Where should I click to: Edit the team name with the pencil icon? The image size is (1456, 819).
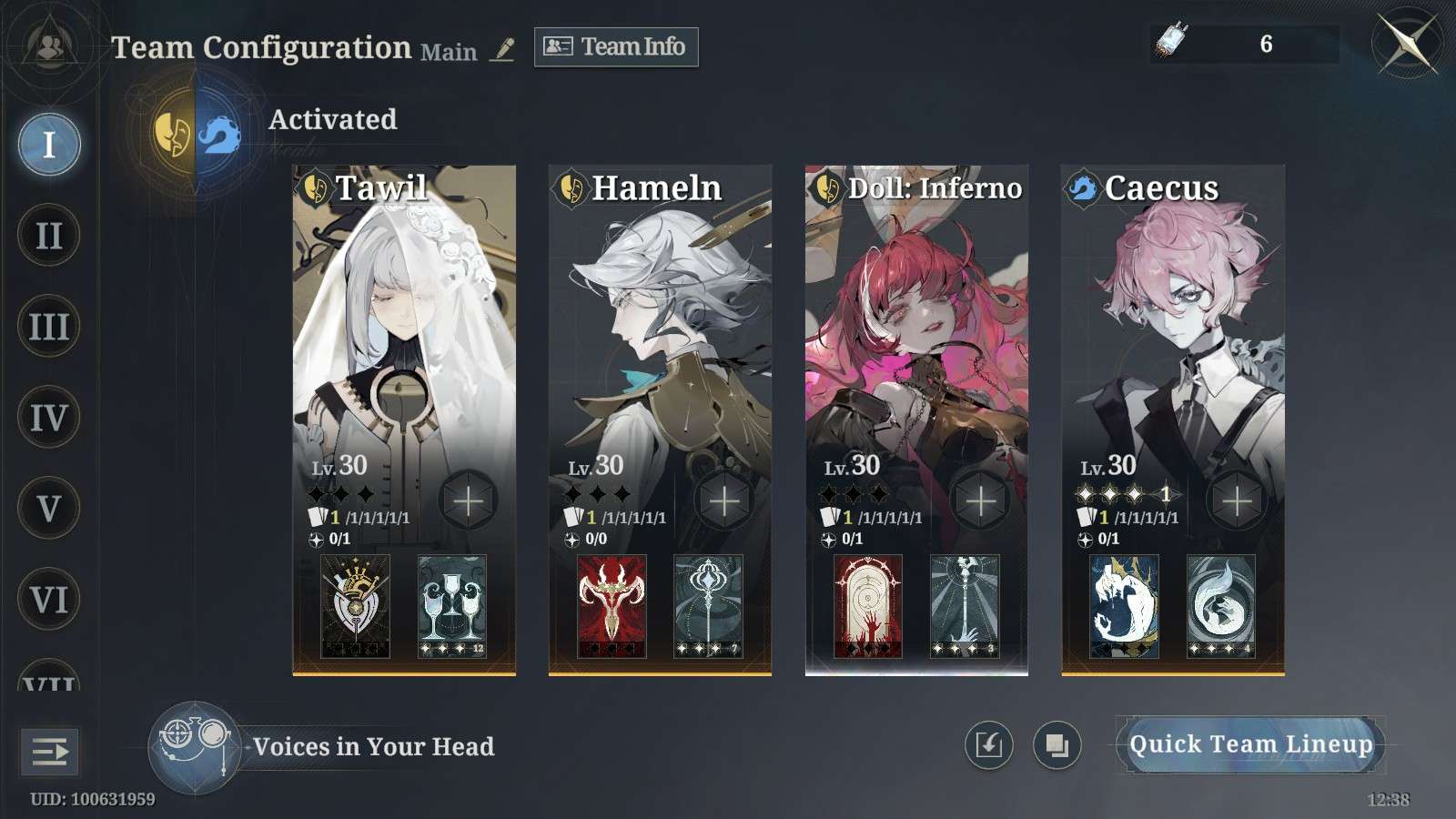coord(502,49)
